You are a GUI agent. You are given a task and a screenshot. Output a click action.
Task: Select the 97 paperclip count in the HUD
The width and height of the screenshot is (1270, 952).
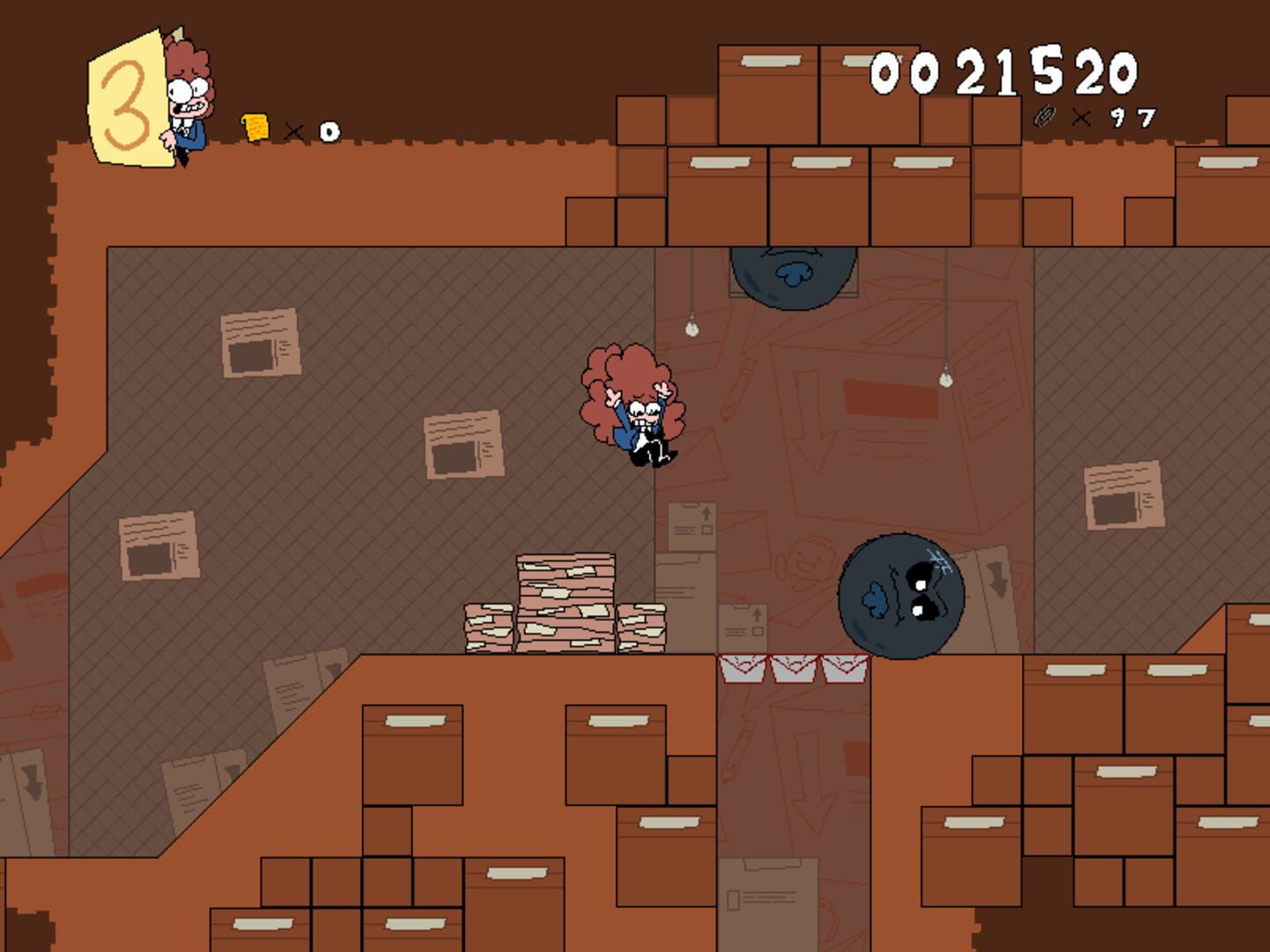1135,115
